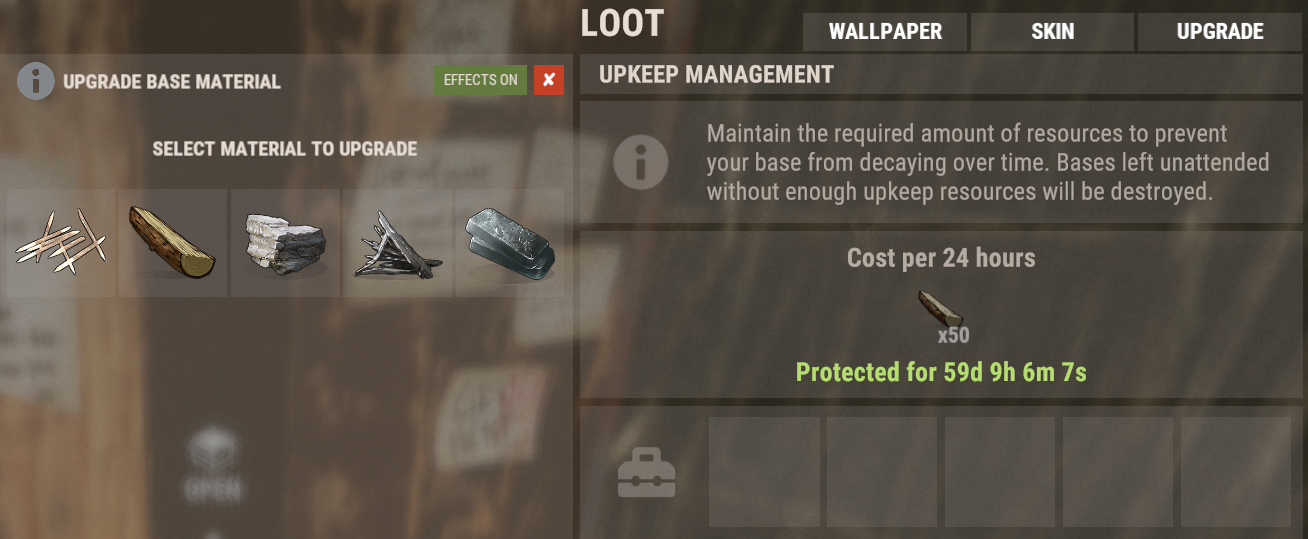Screen dimensions: 1308x539
Task: Click the upkeep management info icon
Action: 640,162
